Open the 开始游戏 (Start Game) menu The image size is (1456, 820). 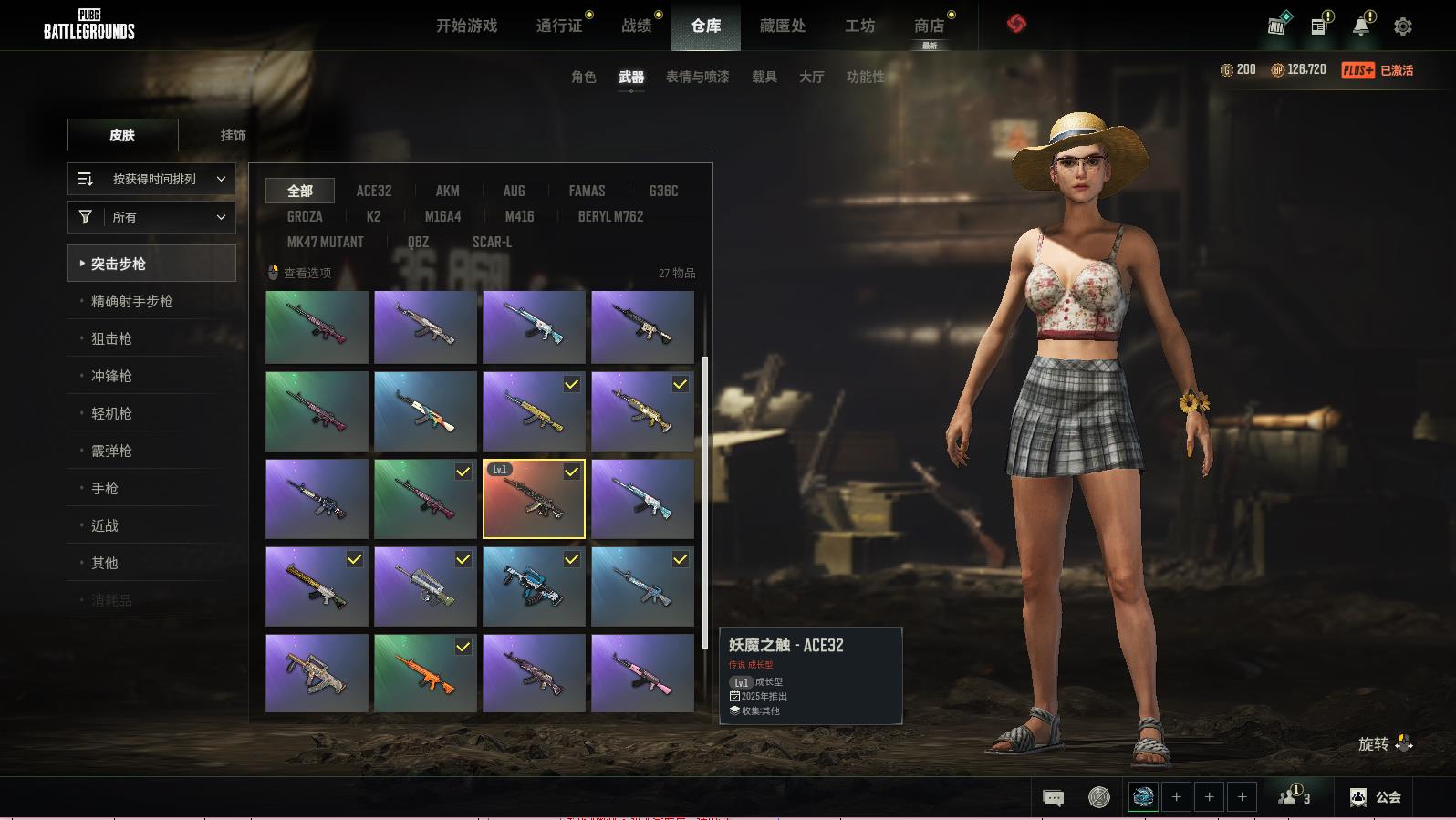point(466,26)
